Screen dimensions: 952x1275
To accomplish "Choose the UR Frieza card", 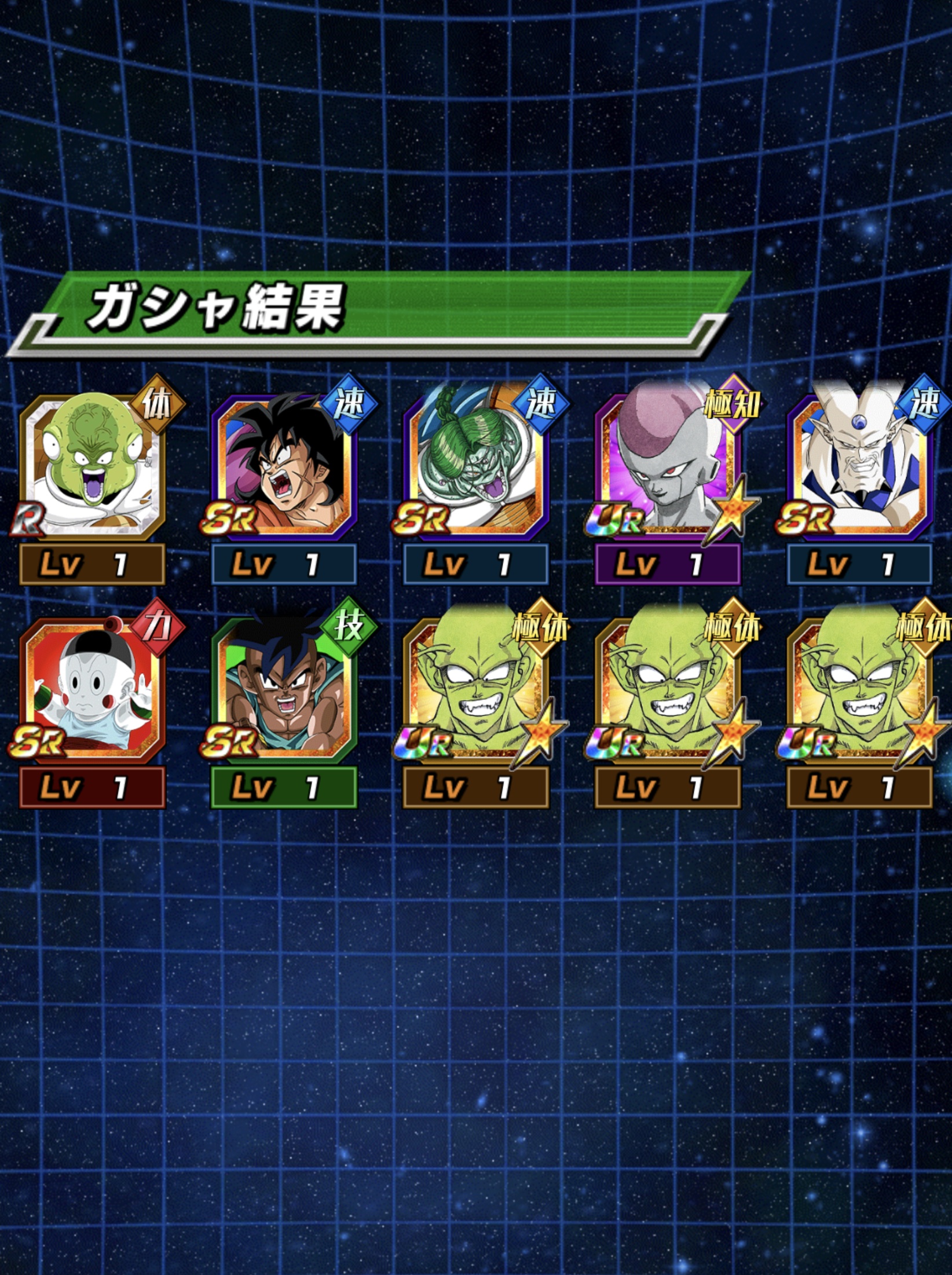I will pyautogui.click(x=667, y=466).
